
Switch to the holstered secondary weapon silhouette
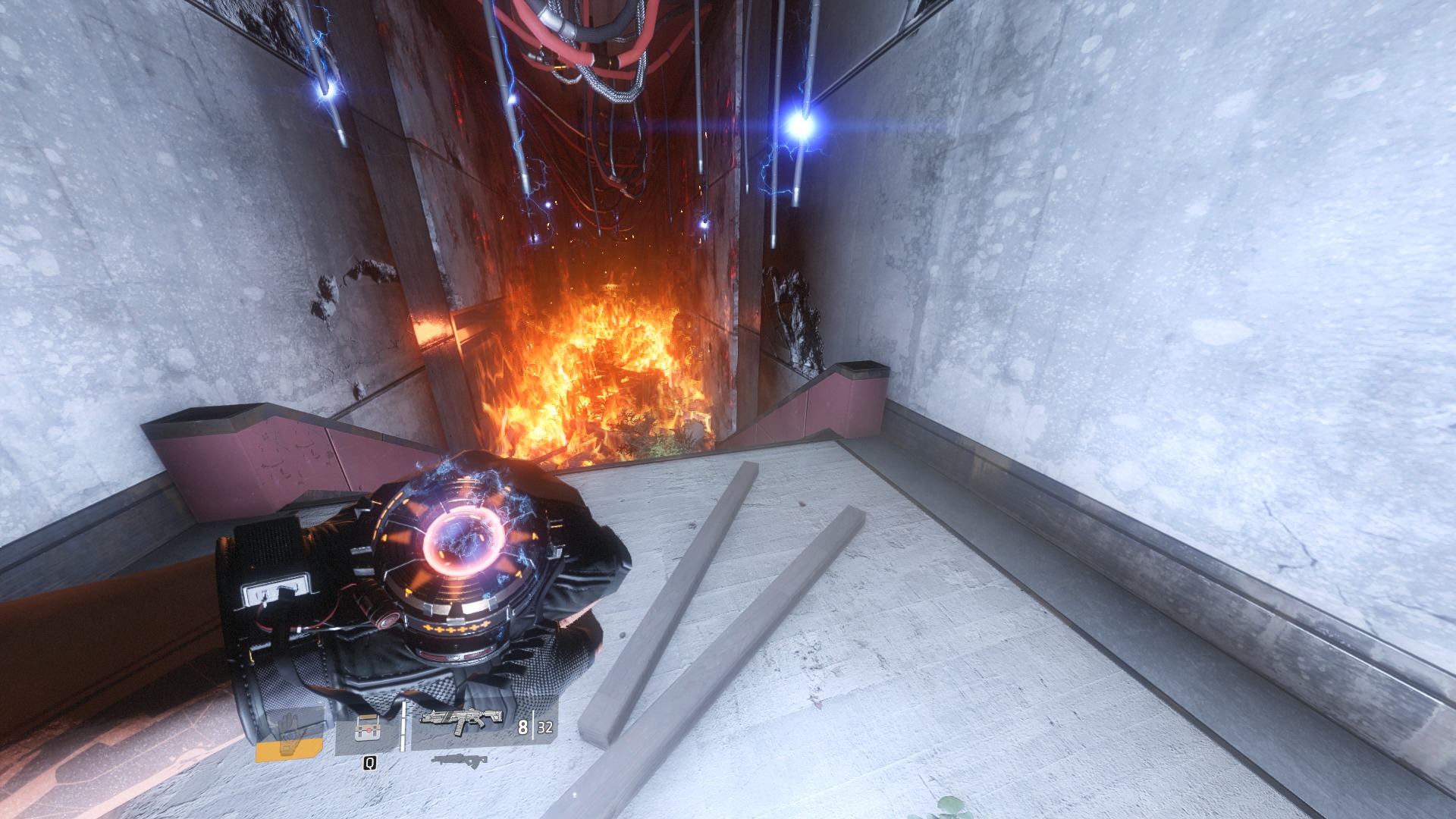(458, 760)
